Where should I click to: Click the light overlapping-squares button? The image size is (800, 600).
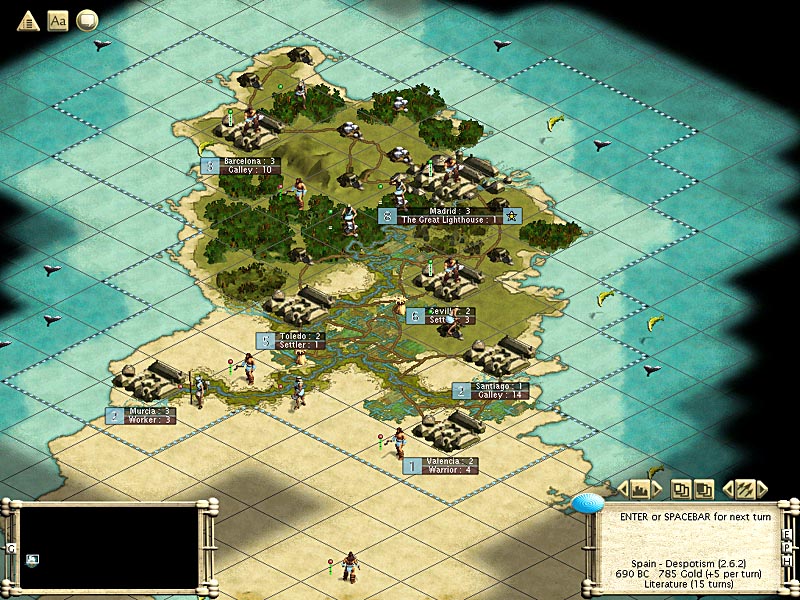(x=681, y=489)
